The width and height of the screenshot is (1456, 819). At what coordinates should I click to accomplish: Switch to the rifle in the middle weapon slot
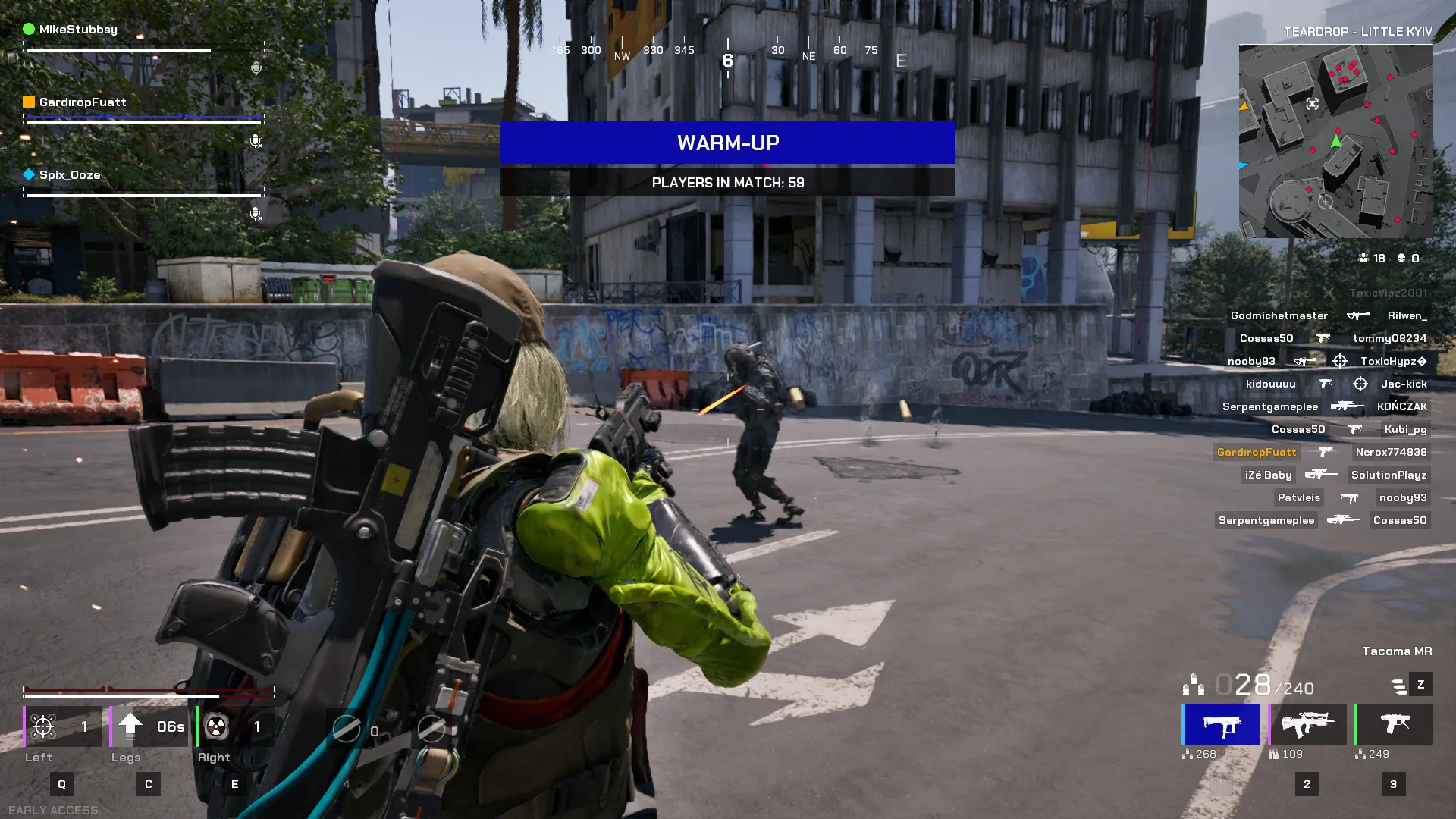tap(1308, 724)
